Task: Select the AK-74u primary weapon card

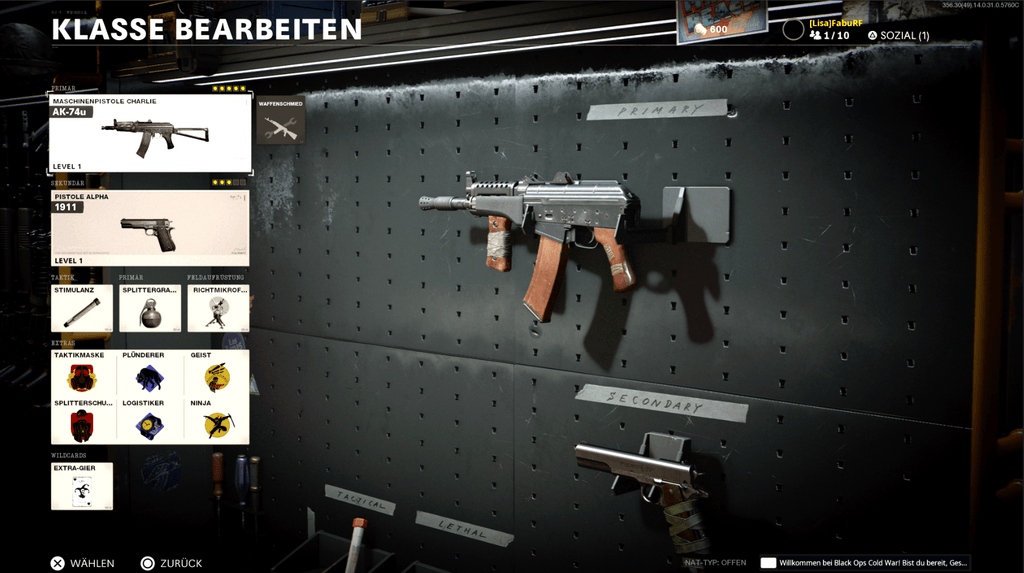Action: (x=150, y=133)
